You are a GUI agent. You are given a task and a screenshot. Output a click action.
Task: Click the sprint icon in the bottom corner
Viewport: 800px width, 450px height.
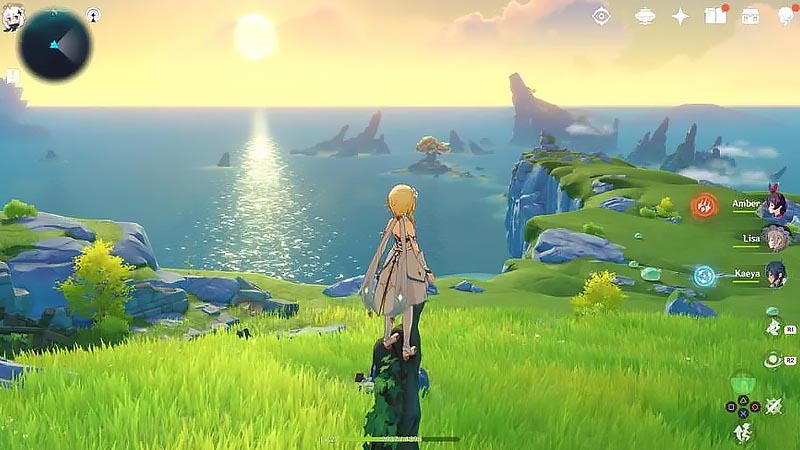coord(742,431)
